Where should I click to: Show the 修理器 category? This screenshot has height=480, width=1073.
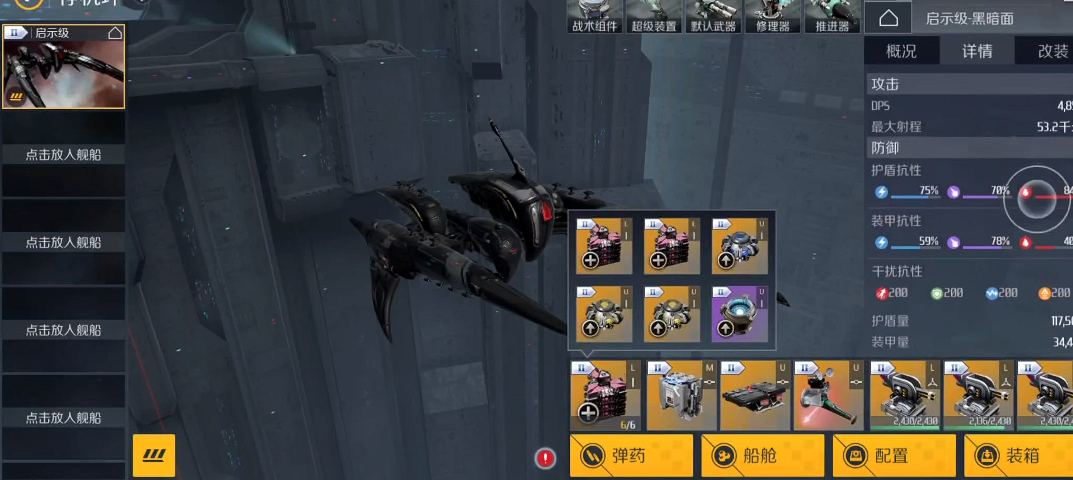coord(772,17)
